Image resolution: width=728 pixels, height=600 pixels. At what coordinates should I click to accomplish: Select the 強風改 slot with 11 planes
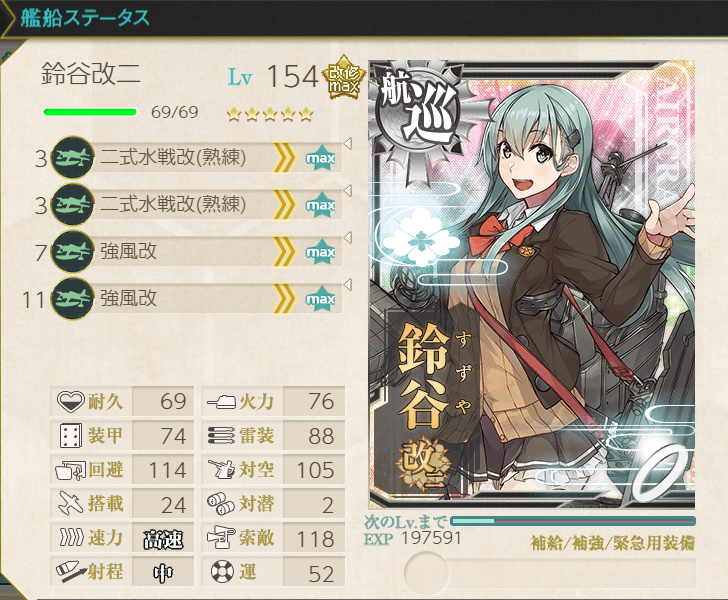[x=190, y=298]
